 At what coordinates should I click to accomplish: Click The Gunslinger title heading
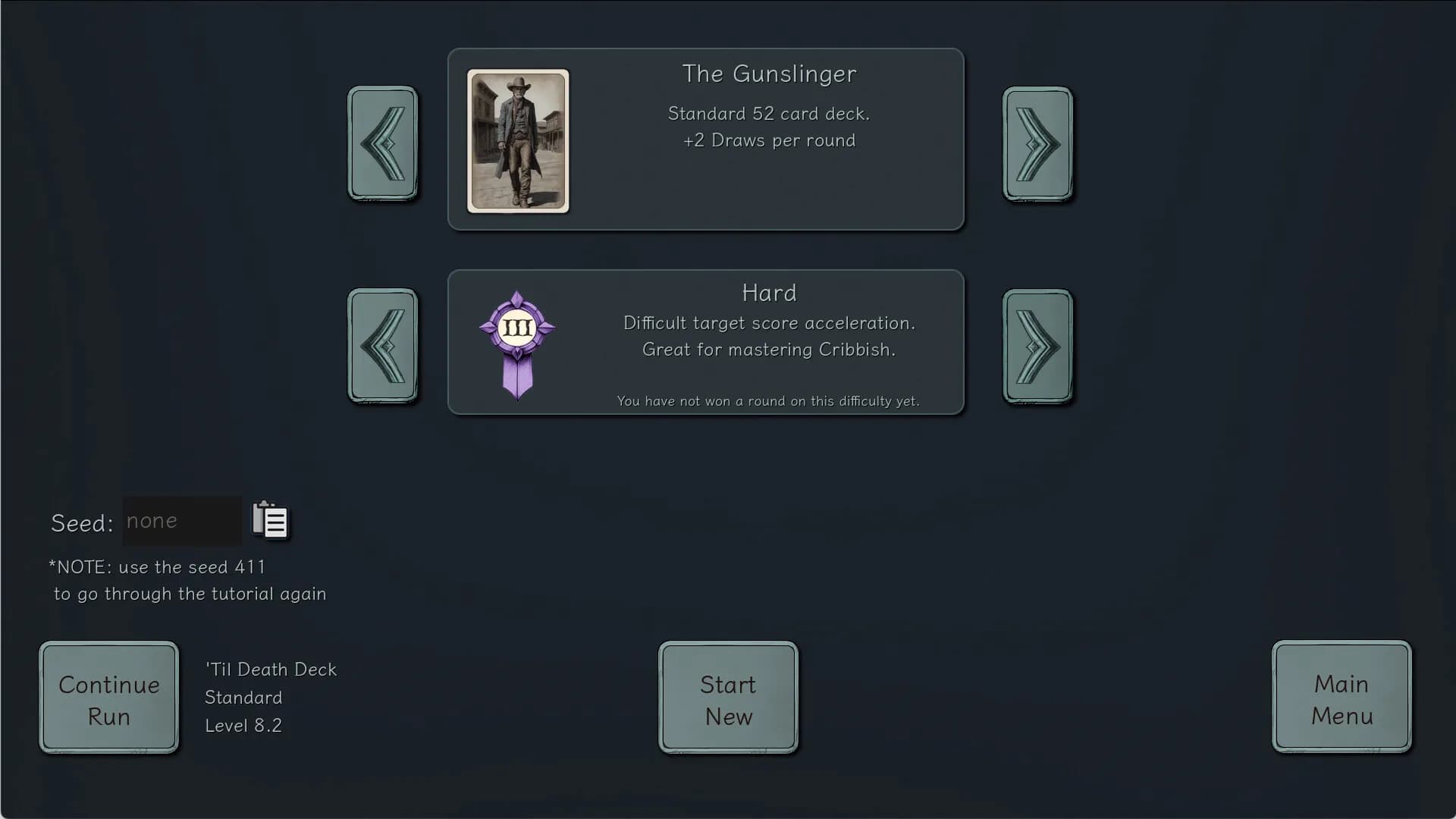[x=769, y=74]
